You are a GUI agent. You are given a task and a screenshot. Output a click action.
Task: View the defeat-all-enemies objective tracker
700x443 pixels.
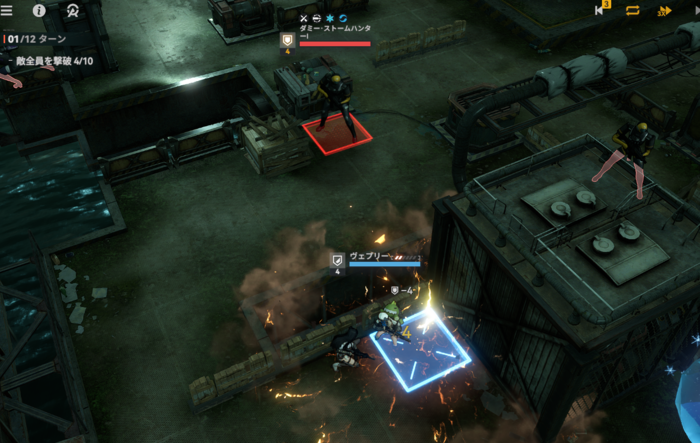55,61
